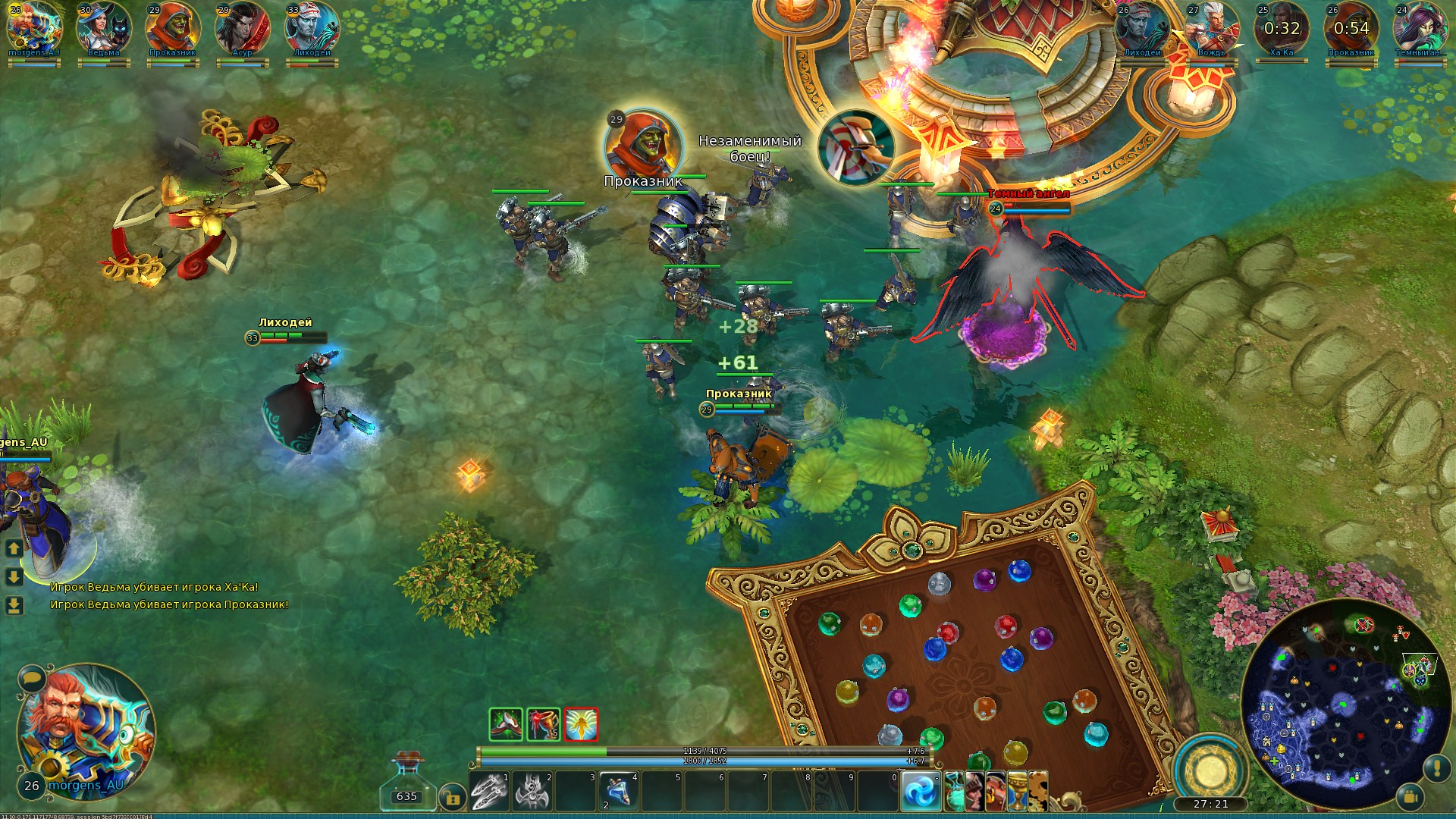The image size is (1456, 819).
Task: Select ally Асур's portrait in the top bar
Action: click(x=242, y=27)
